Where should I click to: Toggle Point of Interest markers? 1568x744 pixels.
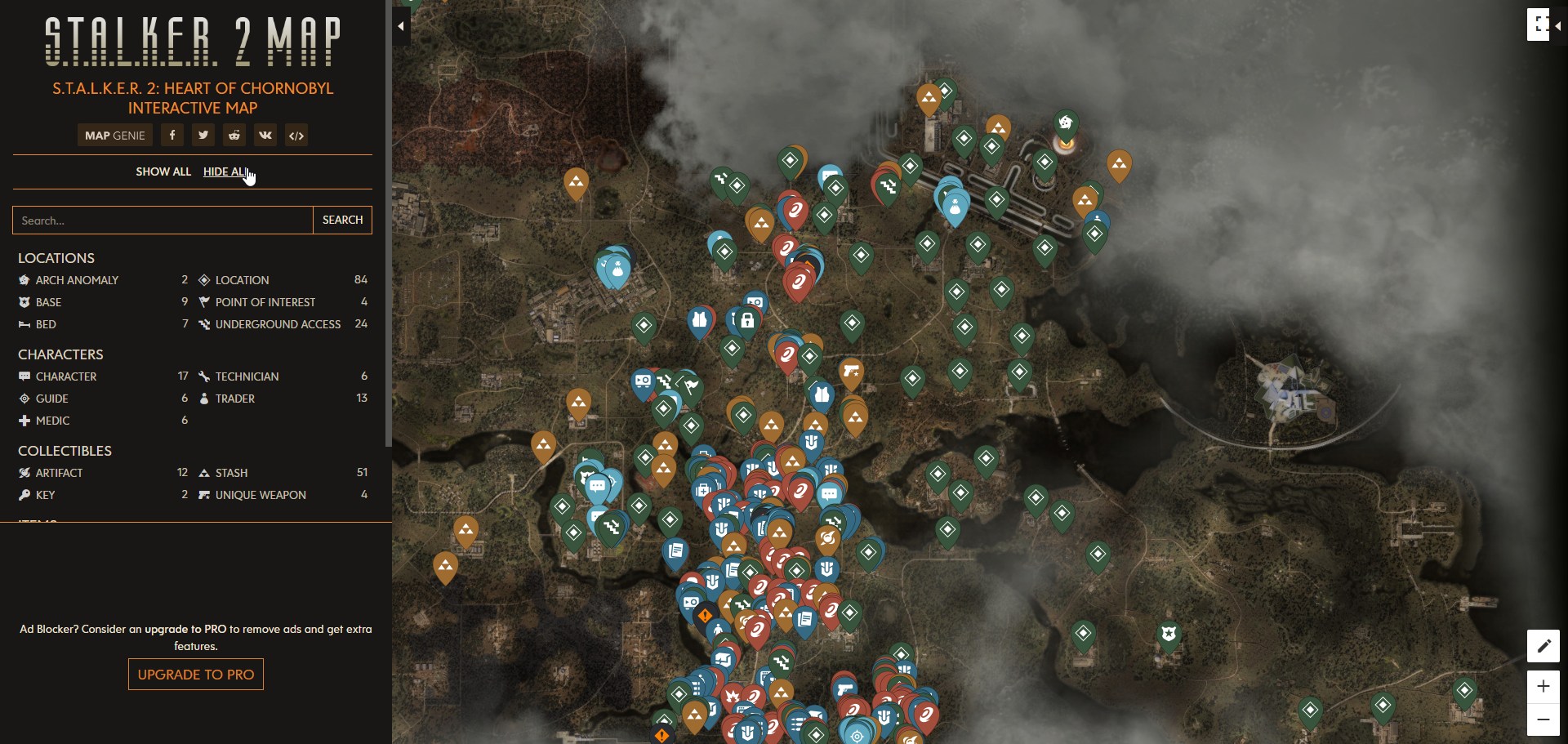point(203,302)
